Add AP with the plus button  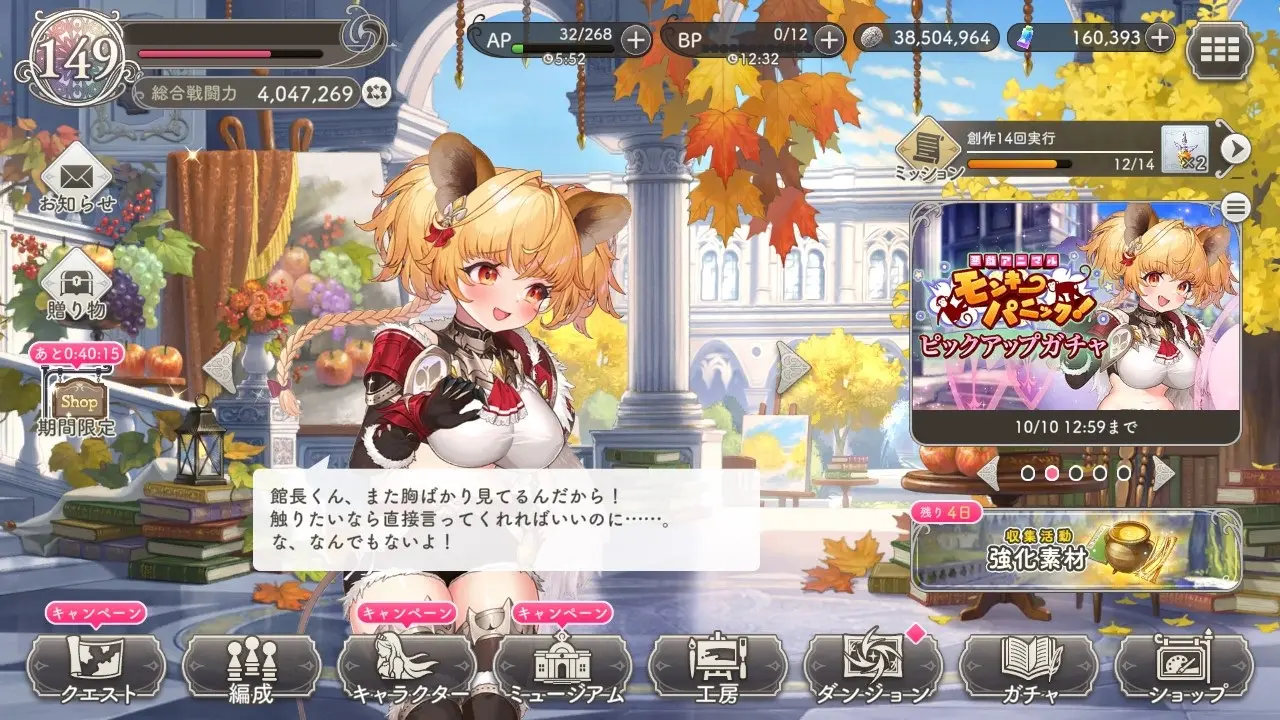coord(635,40)
